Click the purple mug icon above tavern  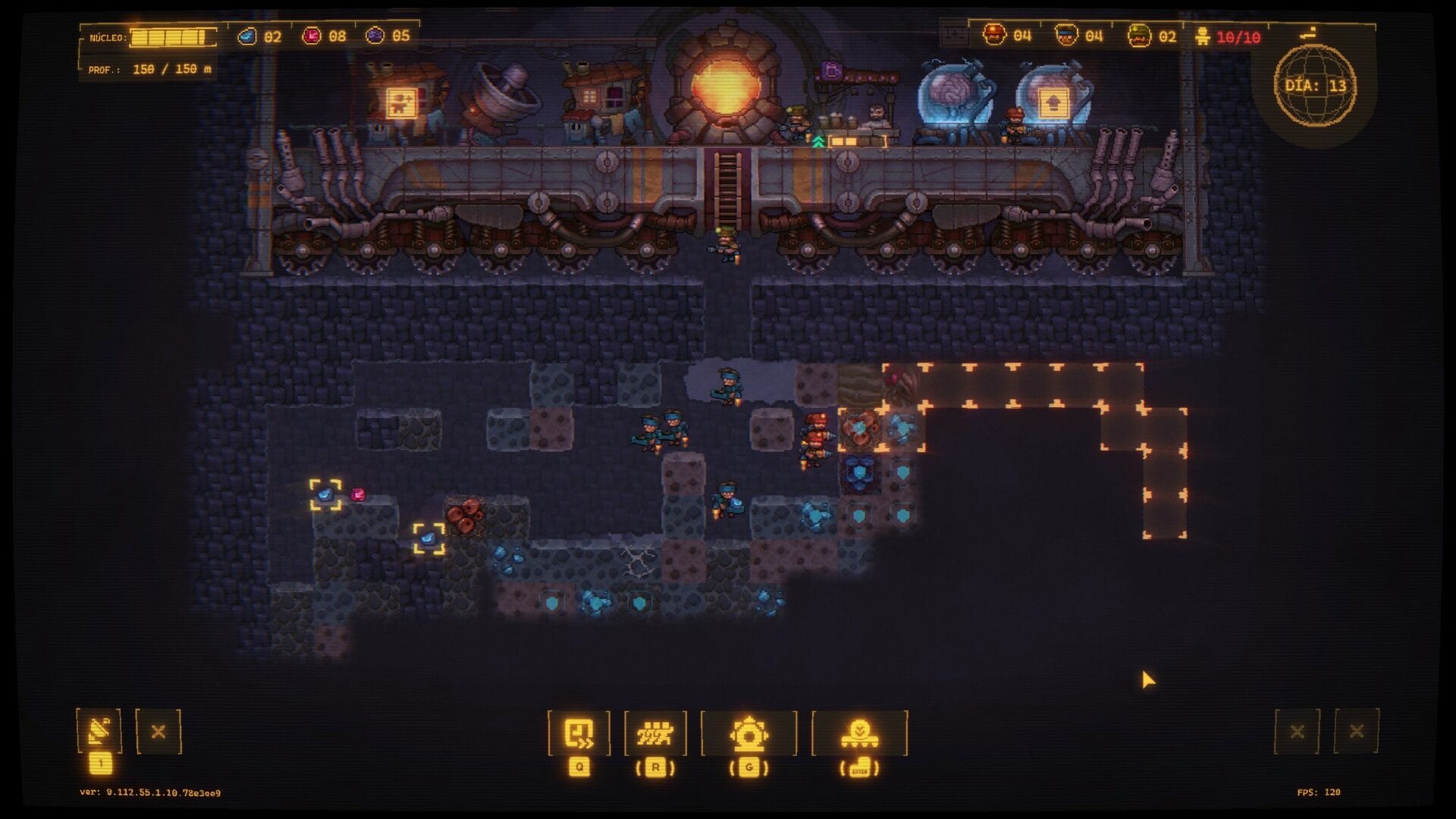[x=832, y=71]
